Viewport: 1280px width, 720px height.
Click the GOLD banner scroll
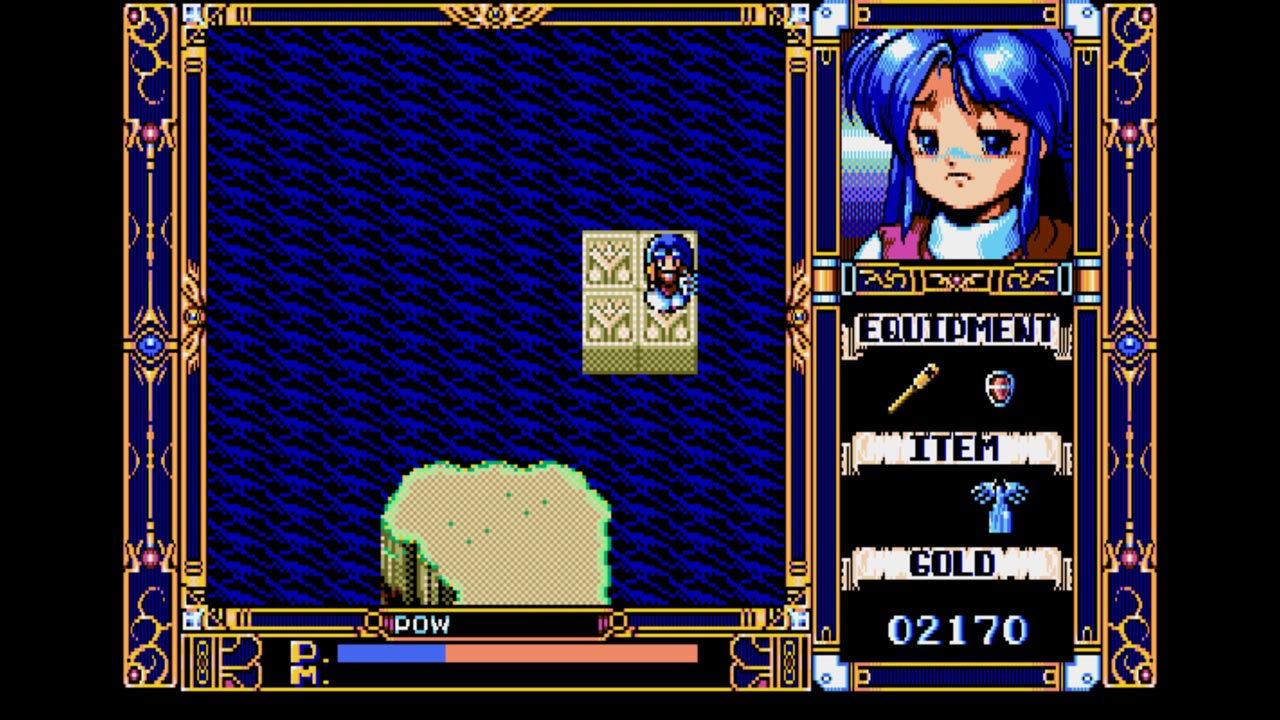coord(955,565)
